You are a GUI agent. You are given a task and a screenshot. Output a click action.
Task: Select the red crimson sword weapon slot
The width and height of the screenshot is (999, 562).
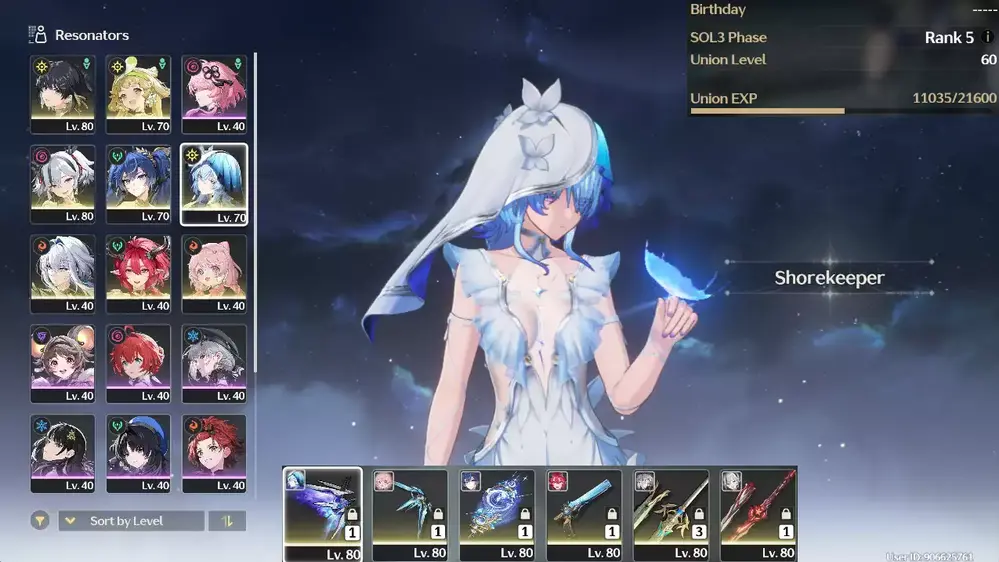point(758,514)
